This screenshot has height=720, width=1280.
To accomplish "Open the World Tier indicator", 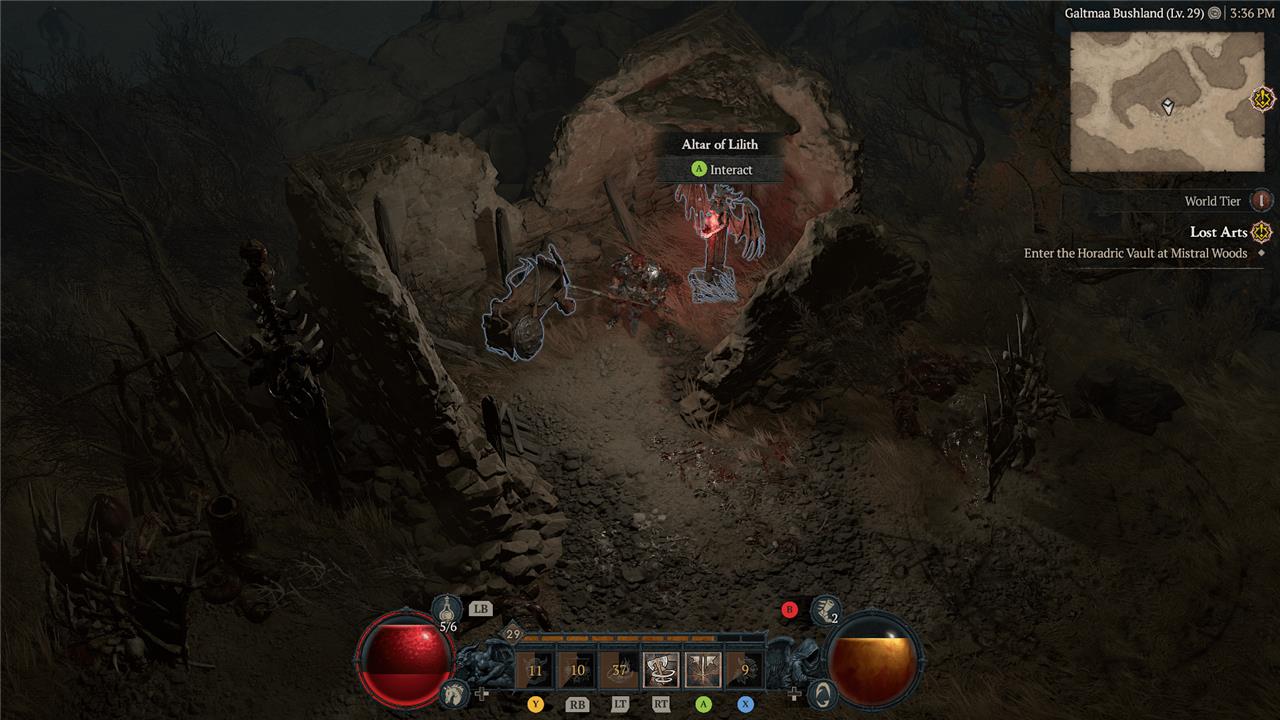I will point(1262,201).
